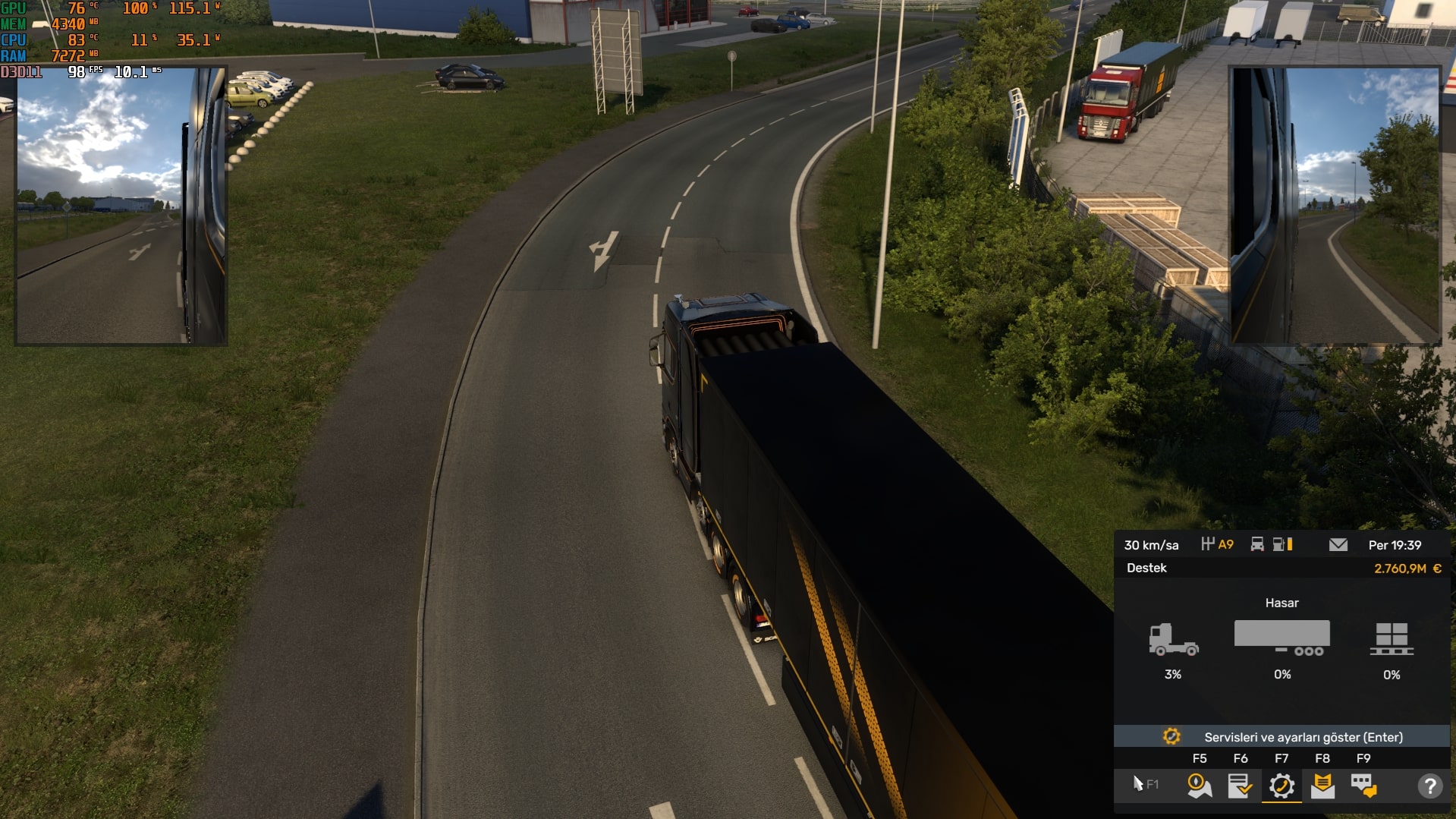Select the Destek gear-phone tab
Viewport: 1456px width, 819px height.
coord(1281,786)
